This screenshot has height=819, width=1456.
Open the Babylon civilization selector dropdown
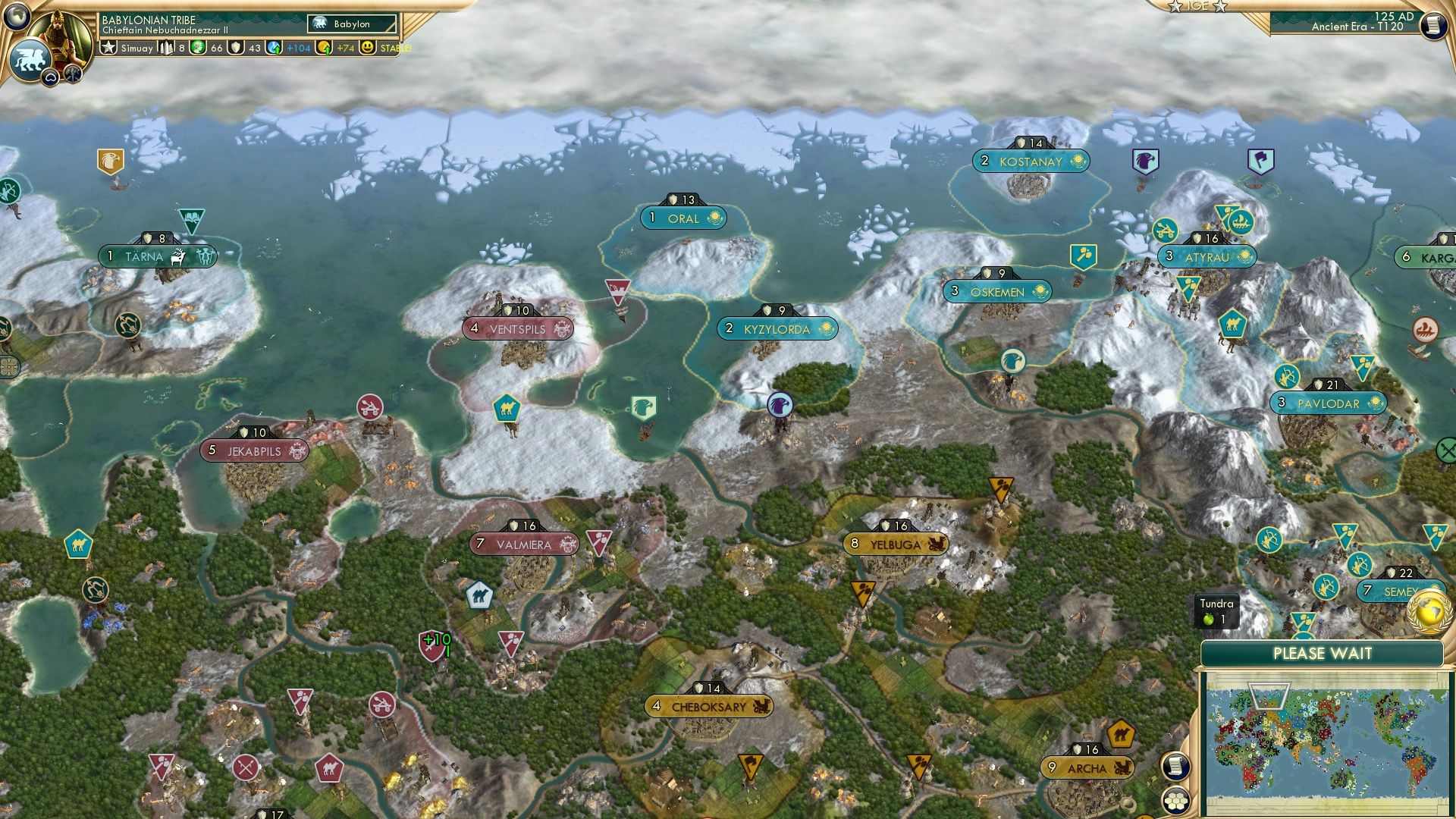click(x=350, y=24)
